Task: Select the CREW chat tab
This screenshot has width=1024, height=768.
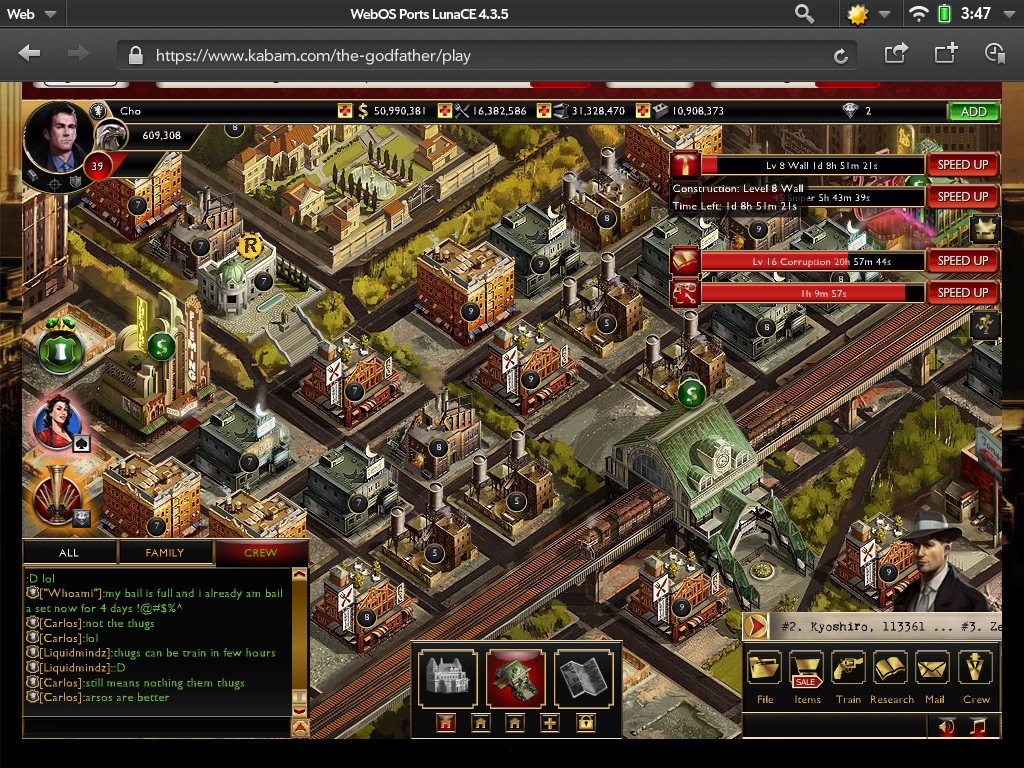Action: (x=260, y=552)
